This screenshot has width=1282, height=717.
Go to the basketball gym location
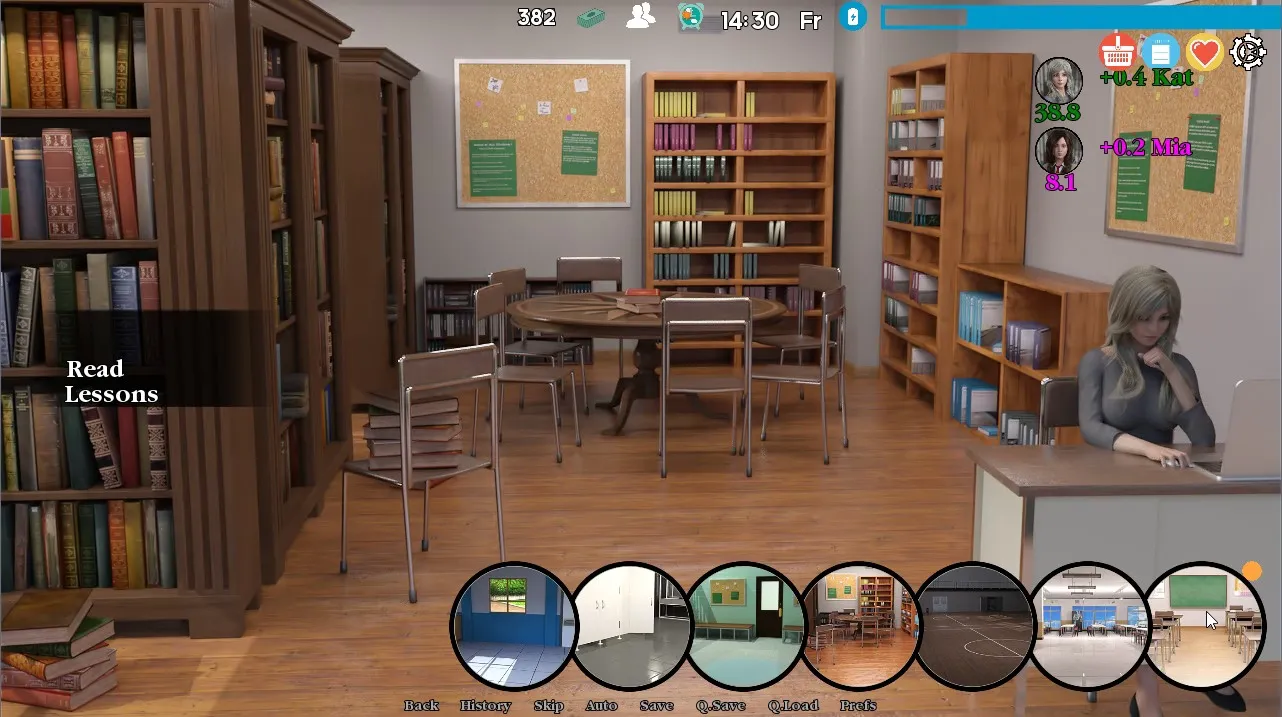click(975, 625)
